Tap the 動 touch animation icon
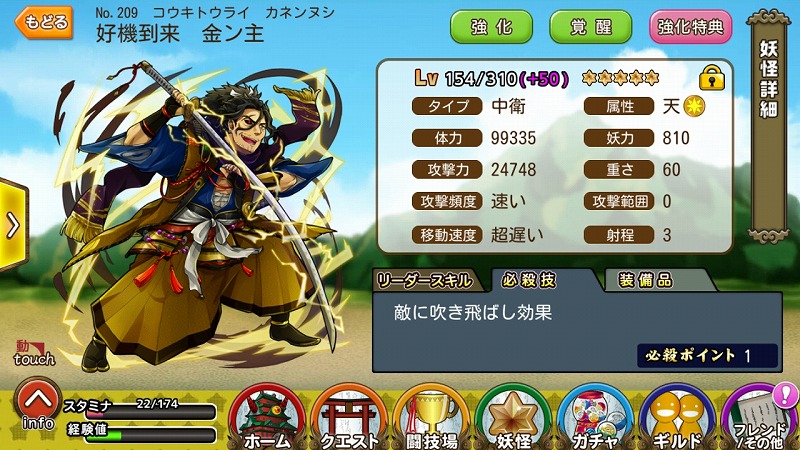800x450 pixels. (35, 352)
